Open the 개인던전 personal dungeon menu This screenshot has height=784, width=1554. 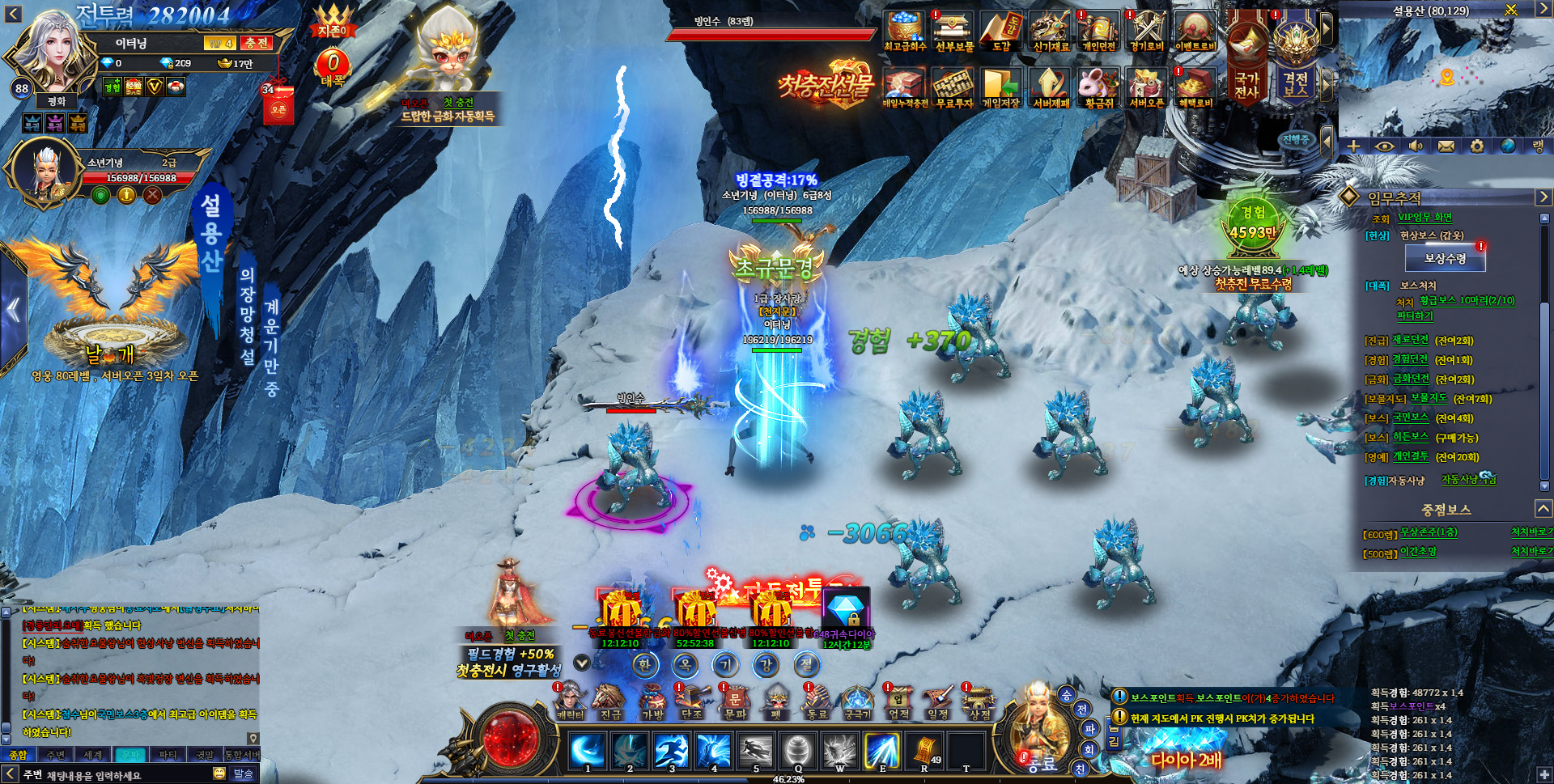click(1098, 32)
